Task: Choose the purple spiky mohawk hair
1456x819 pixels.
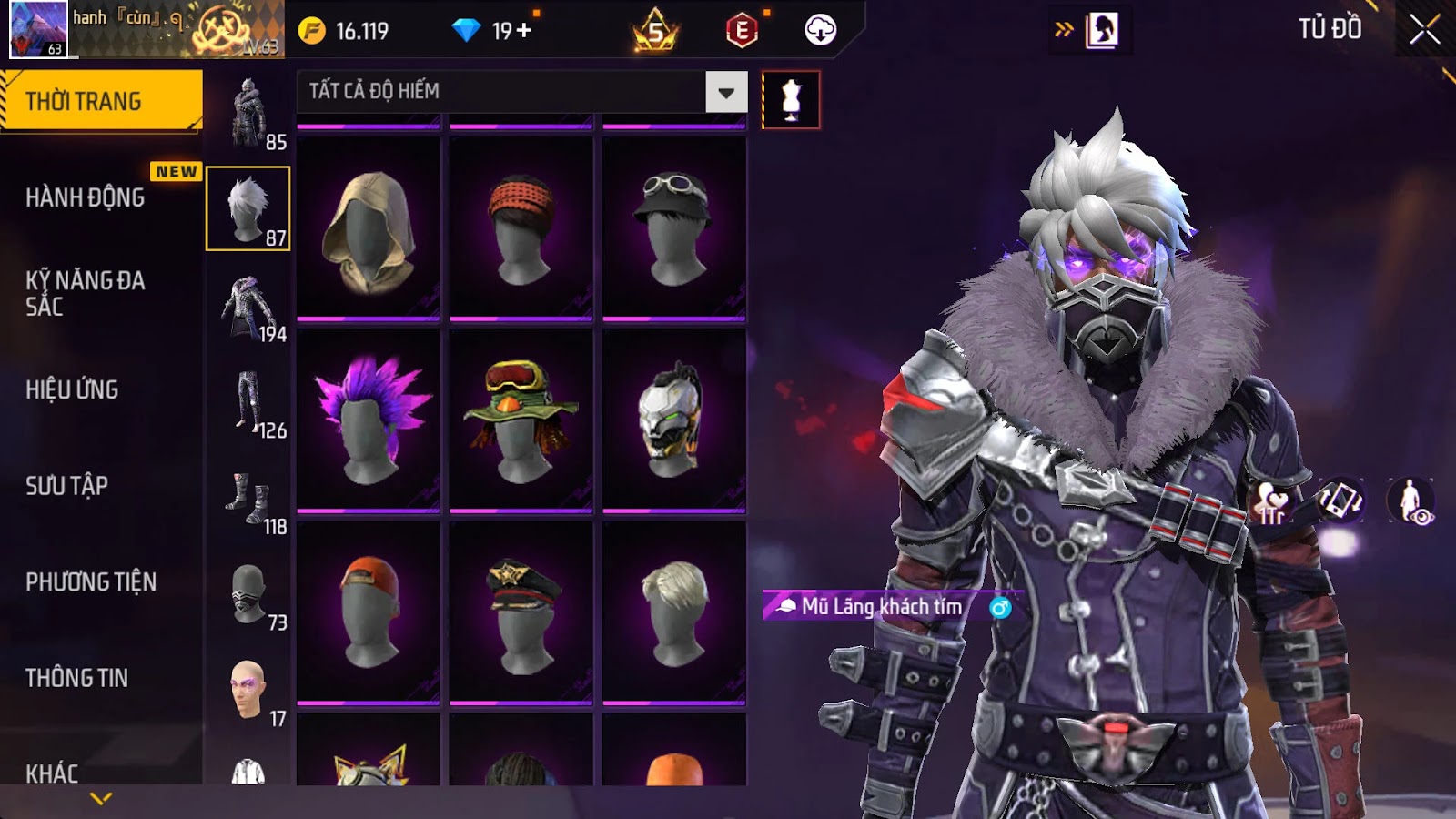Action: pyautogui.click(x=369, y=420)
